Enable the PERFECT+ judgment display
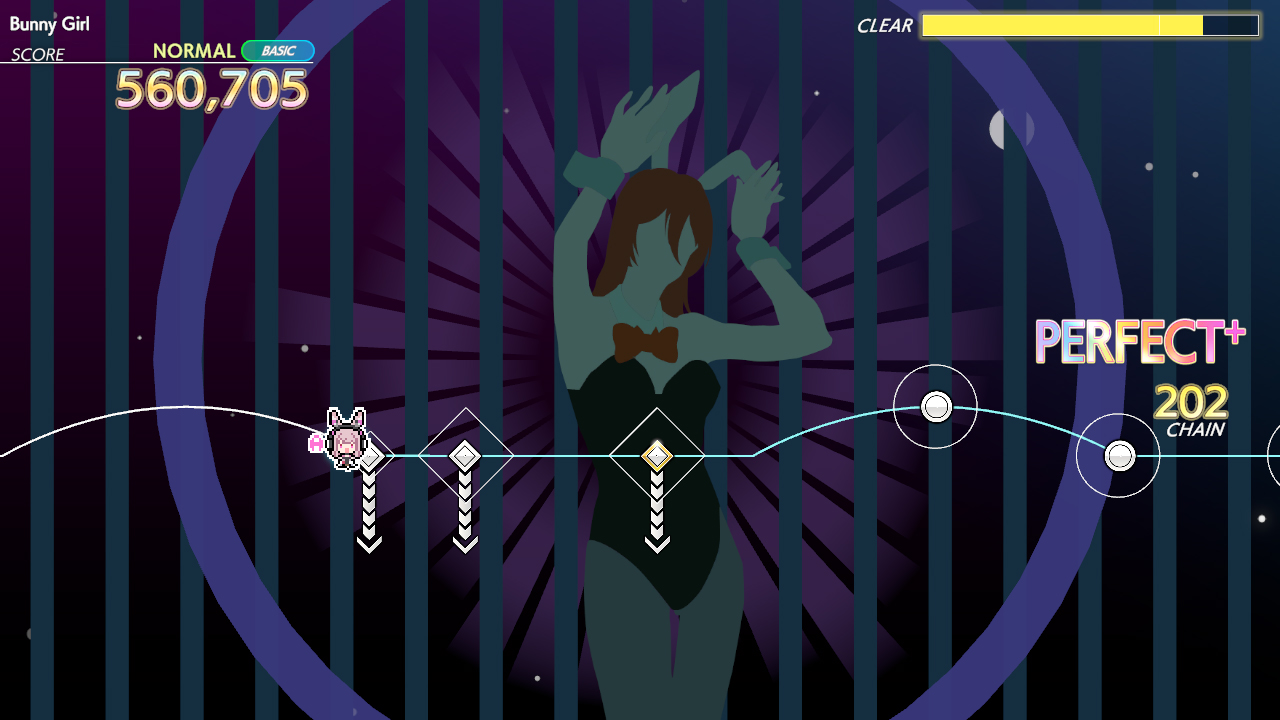 point(1138,341)
